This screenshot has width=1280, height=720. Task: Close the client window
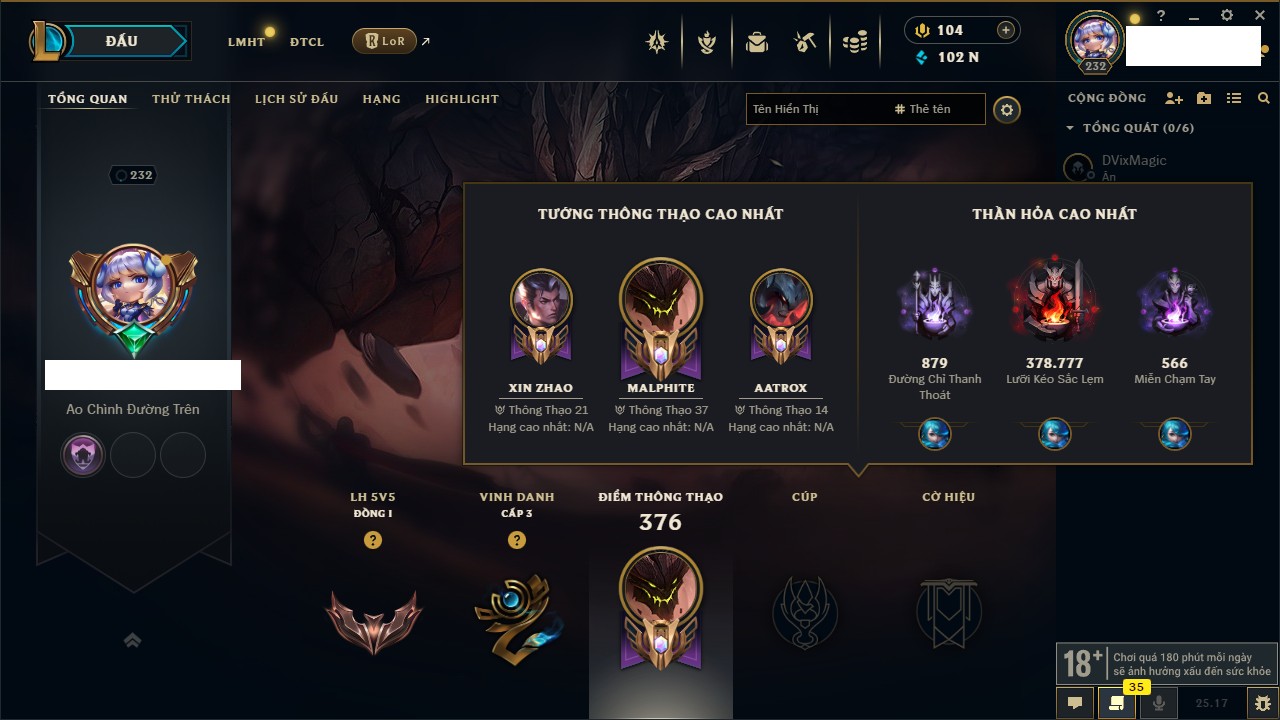1259,16
